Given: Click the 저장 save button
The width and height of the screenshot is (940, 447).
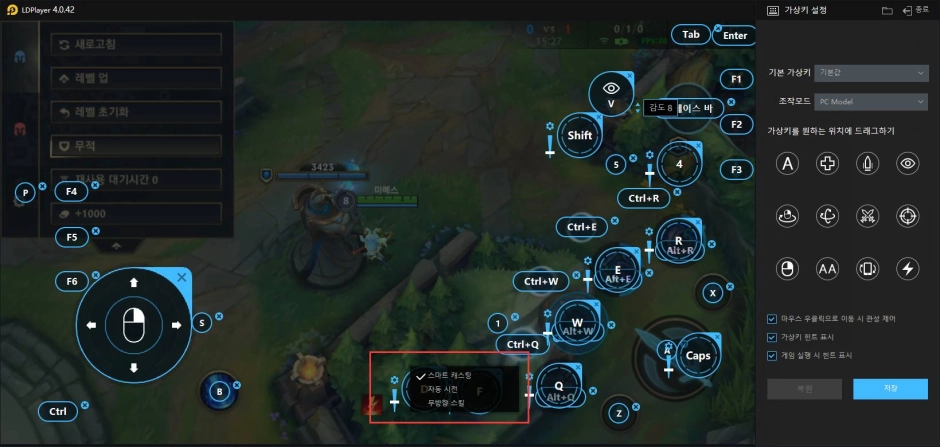Looking at the screenshot, I should click(891, 387).
